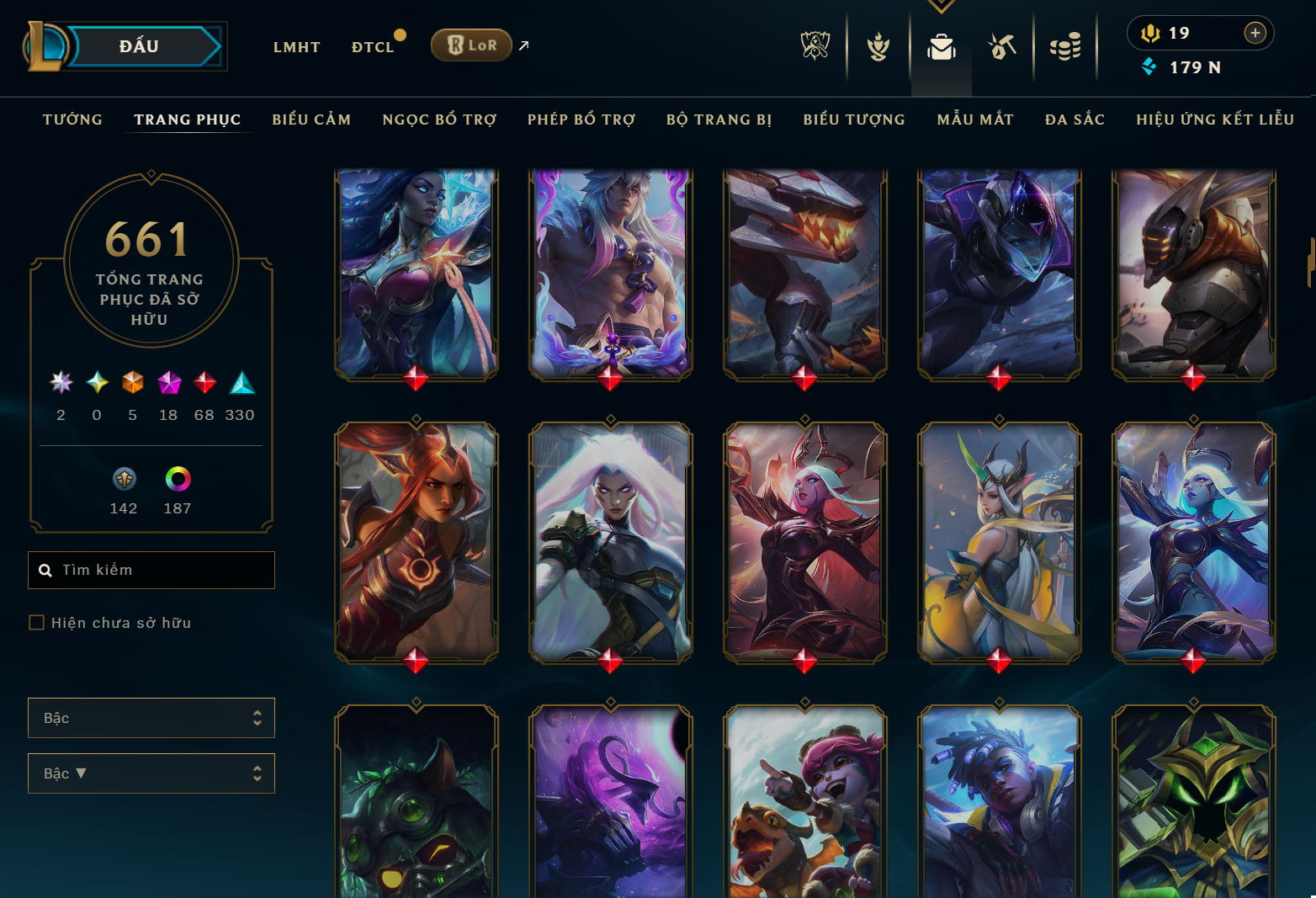Expand the LoR external link
Image resolution: width=1316 pixels, height=898 pixels.
tap(523, 45)
